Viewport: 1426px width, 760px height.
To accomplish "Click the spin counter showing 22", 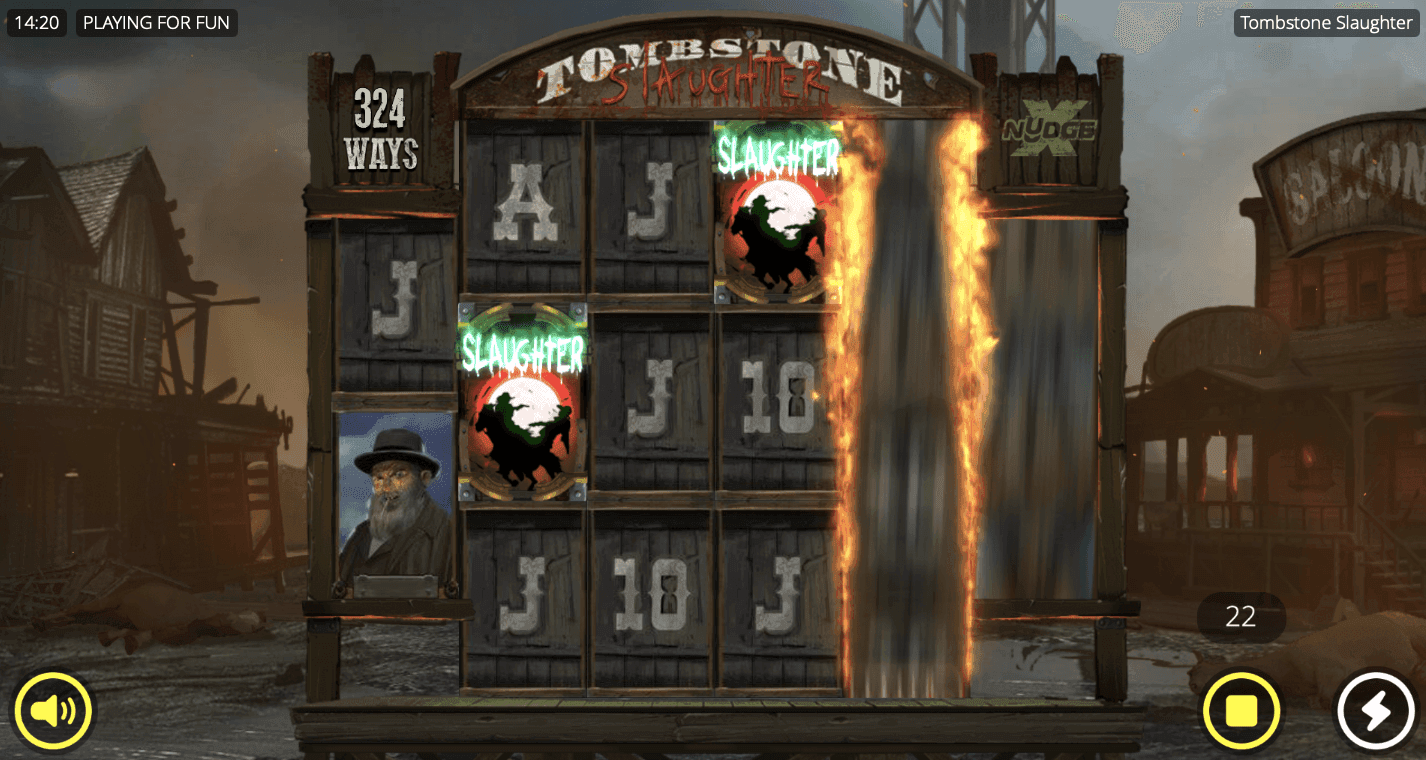I will point(1241,617).
